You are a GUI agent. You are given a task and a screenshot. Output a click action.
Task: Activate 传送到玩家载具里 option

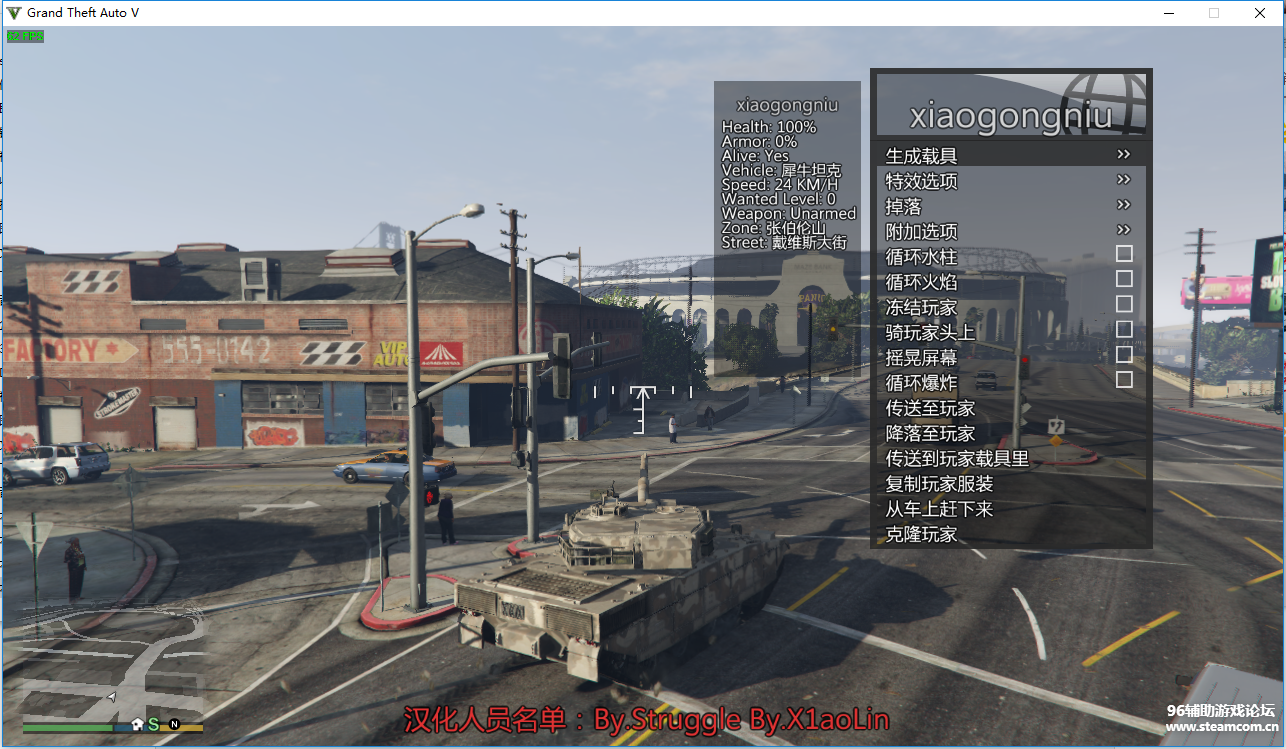(x=957, y=458)
